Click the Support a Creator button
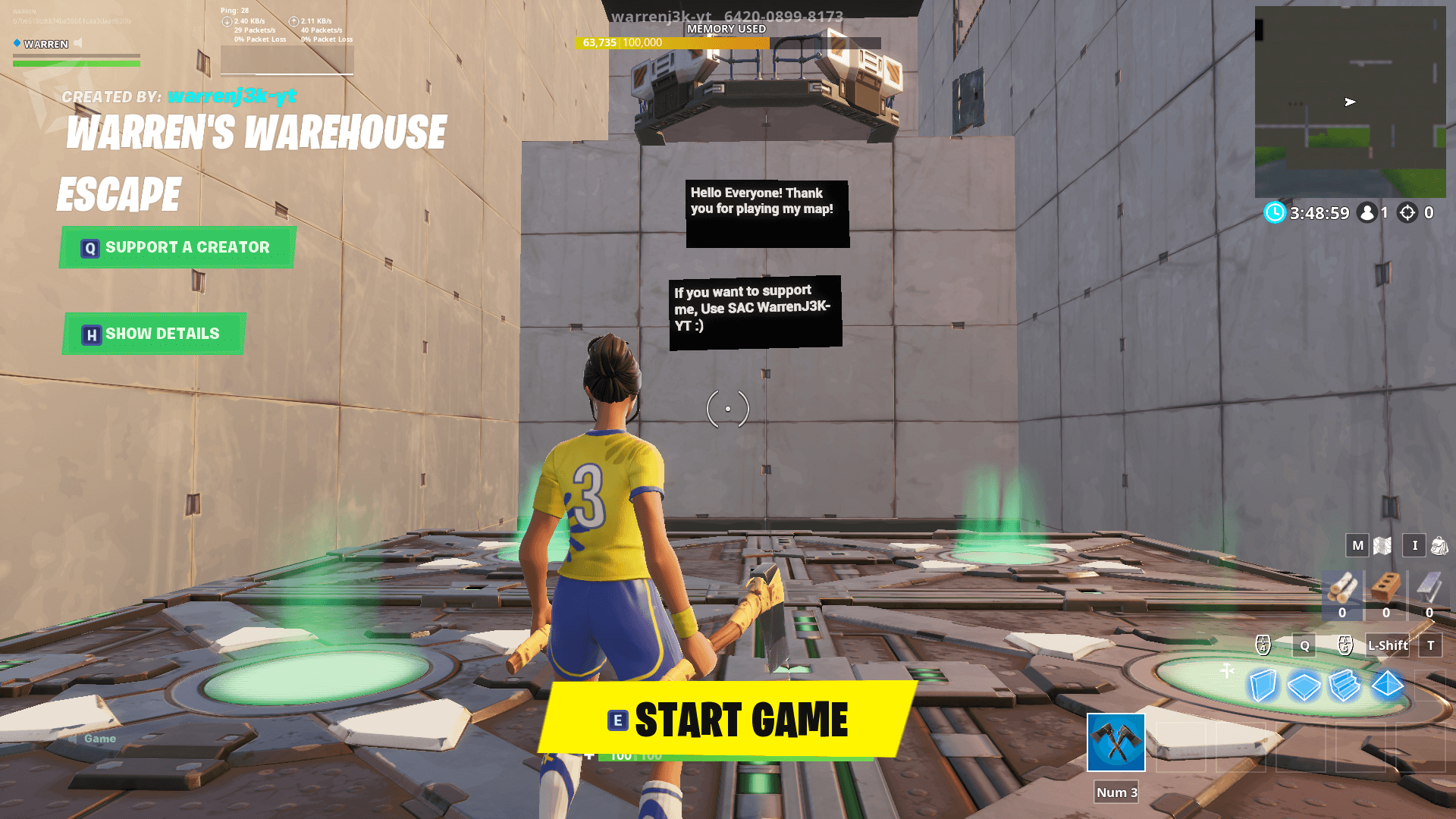Image resolution: width=1456 pixels, height=819 pixels. 177,247
